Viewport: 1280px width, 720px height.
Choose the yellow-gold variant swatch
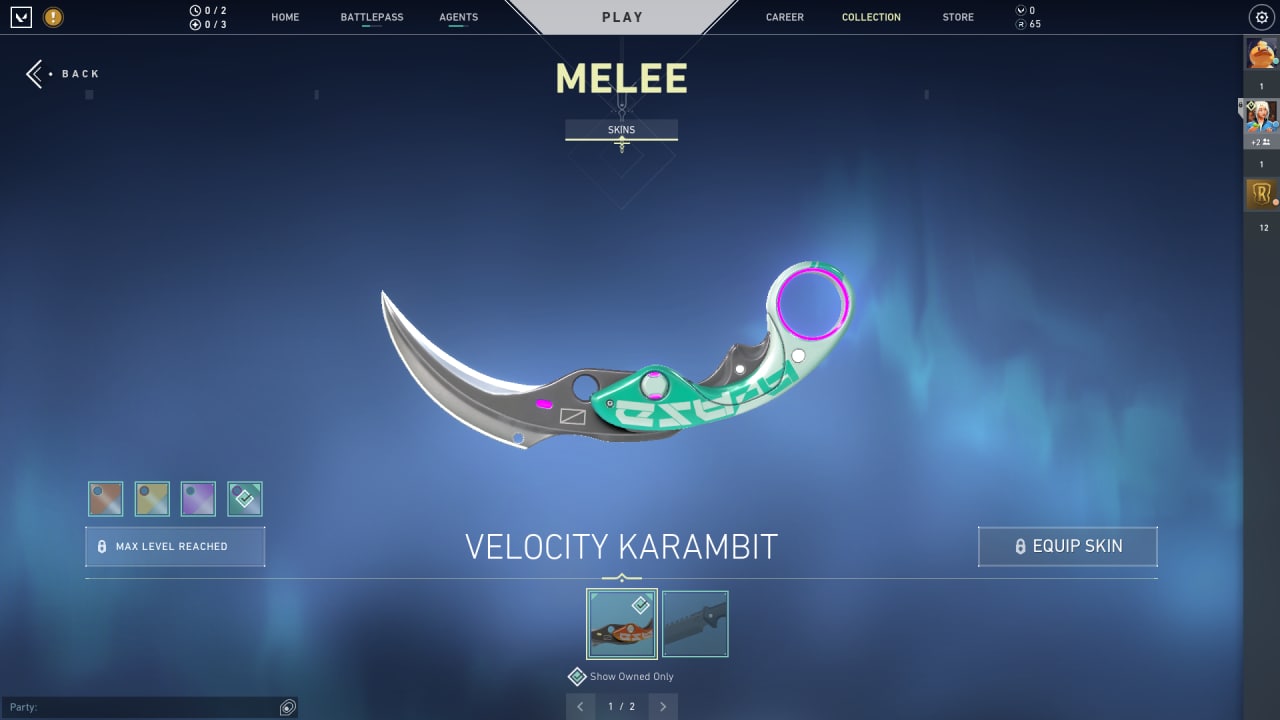coord(152,499)
